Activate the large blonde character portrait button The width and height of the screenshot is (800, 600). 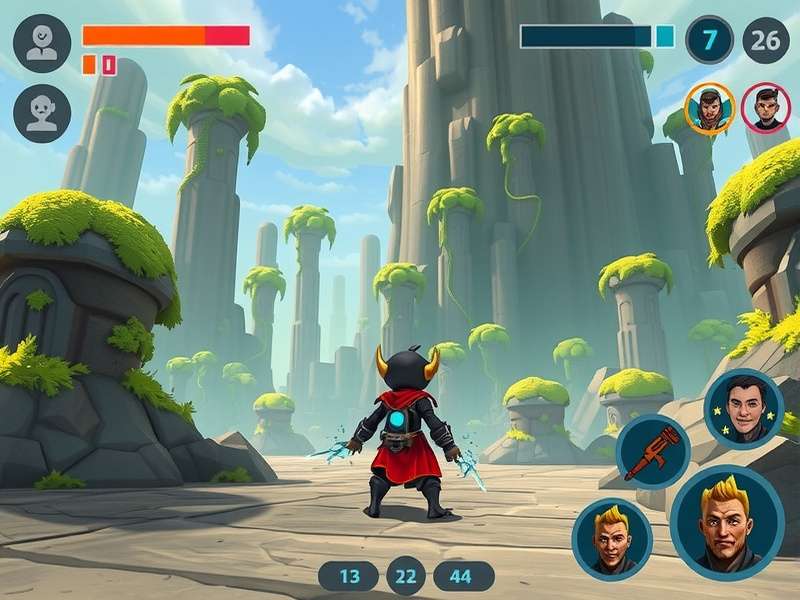pyautogui.click(x=726, y=523)
